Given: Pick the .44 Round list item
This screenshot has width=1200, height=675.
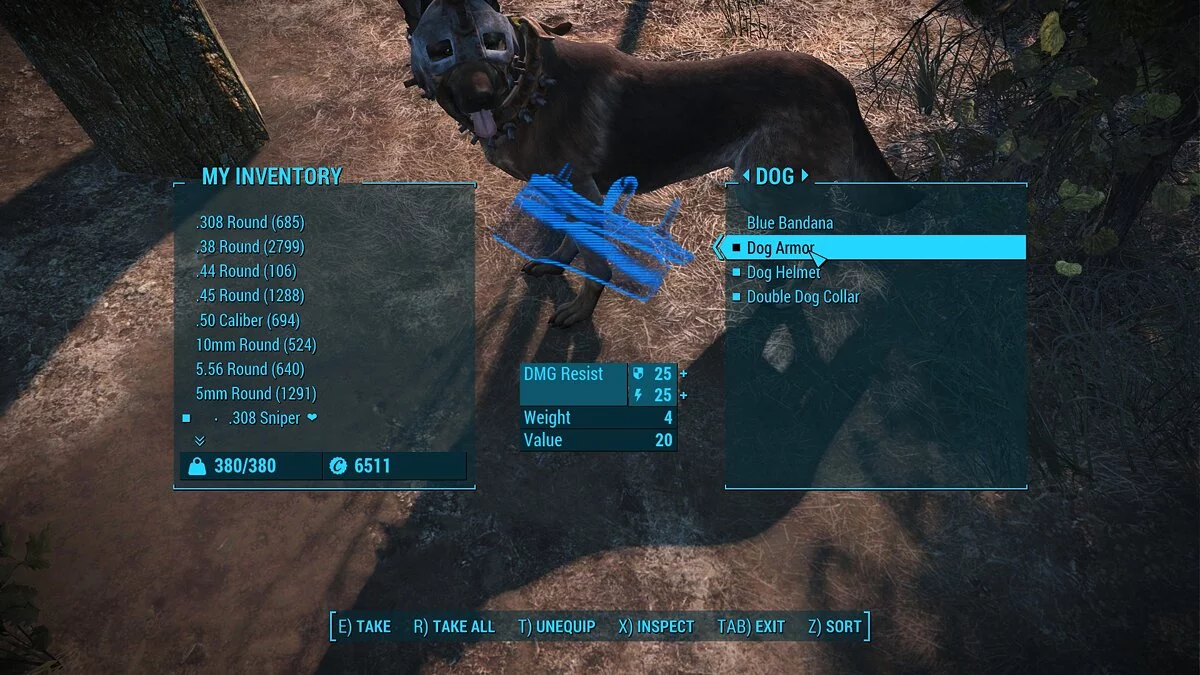Looking at the screenshot, I should pos(246,271).
